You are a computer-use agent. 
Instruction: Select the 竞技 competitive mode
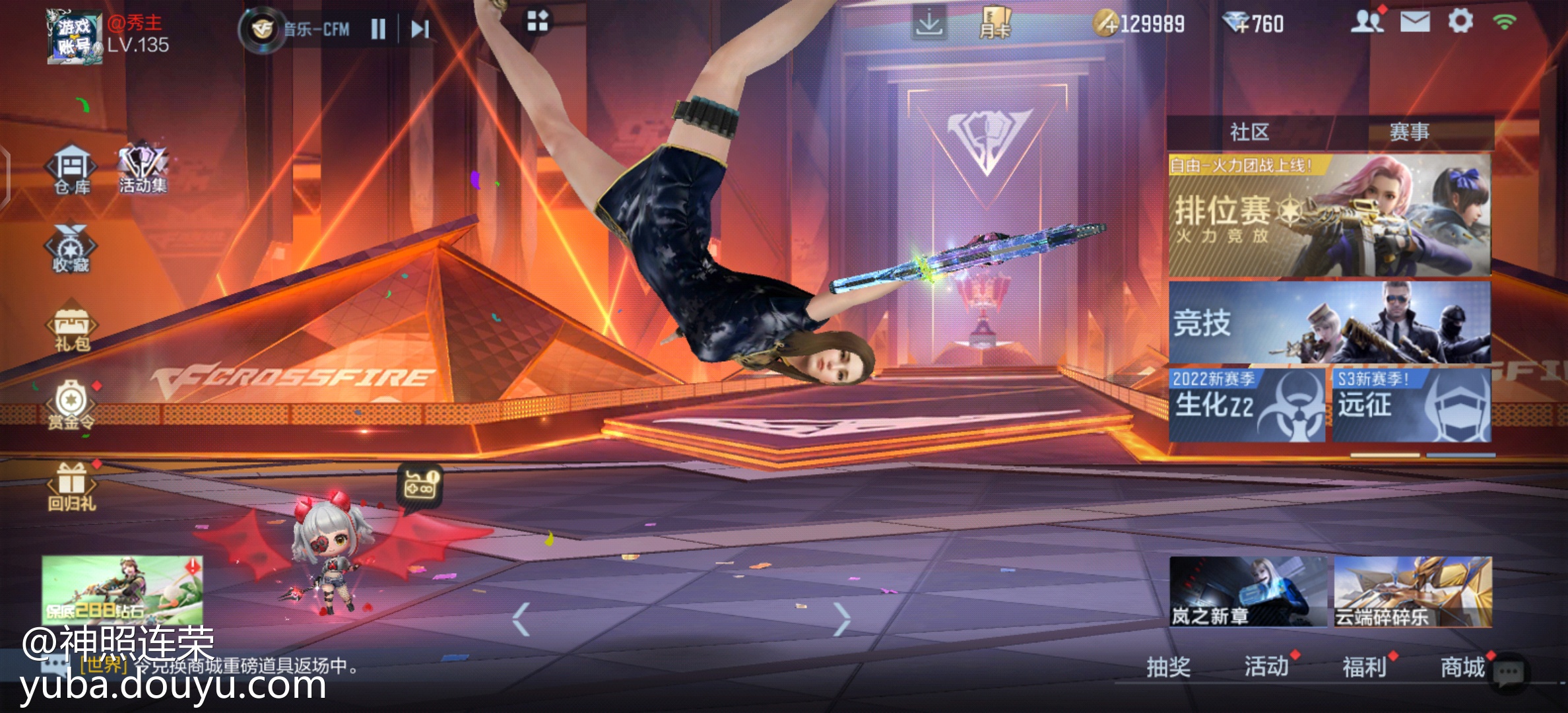(x=1329, y=323)
